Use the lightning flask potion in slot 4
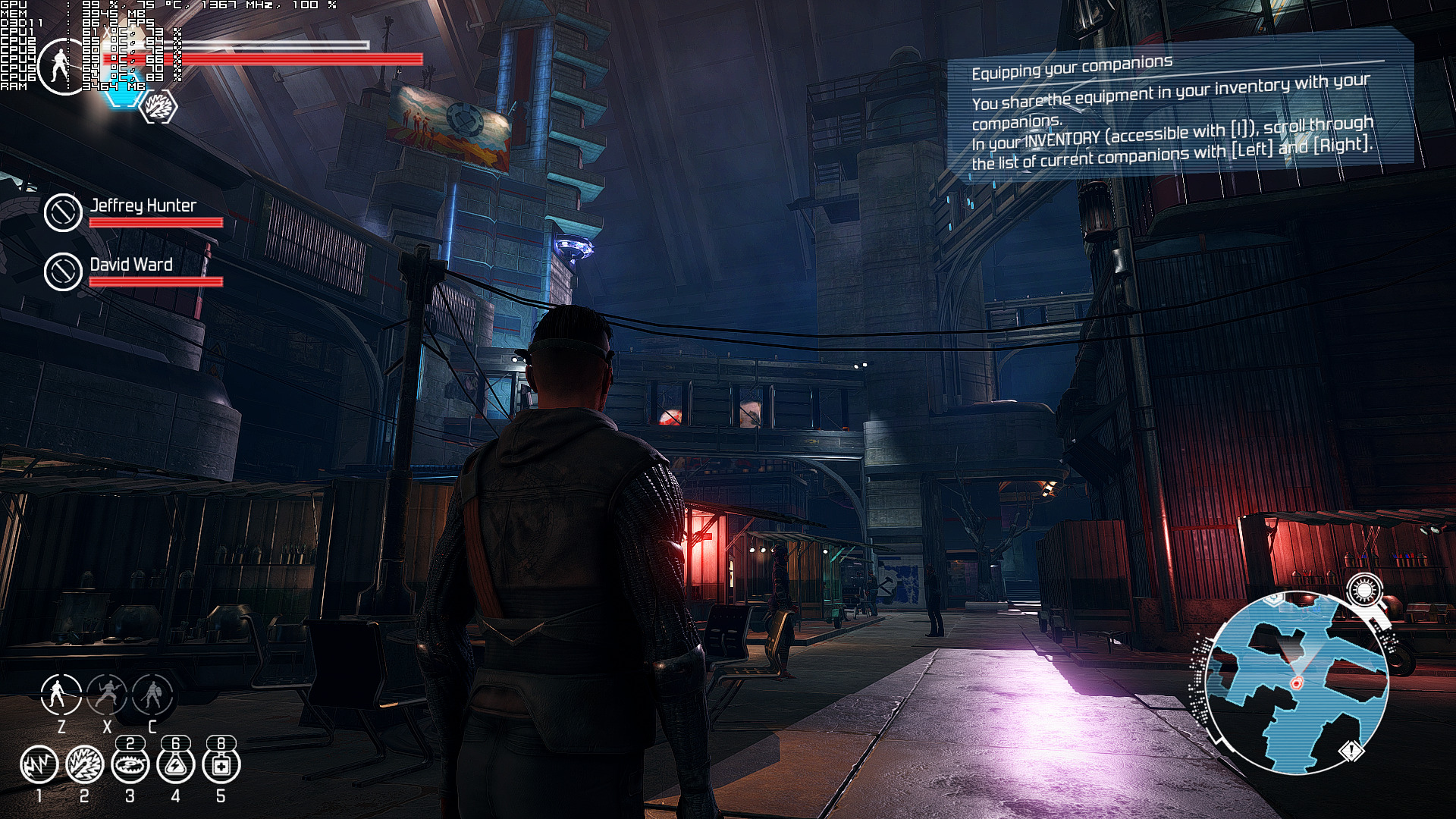Image resolution: width=1456 pixels, height=819 pixels. pyautogui.click(x=175, y=764)
